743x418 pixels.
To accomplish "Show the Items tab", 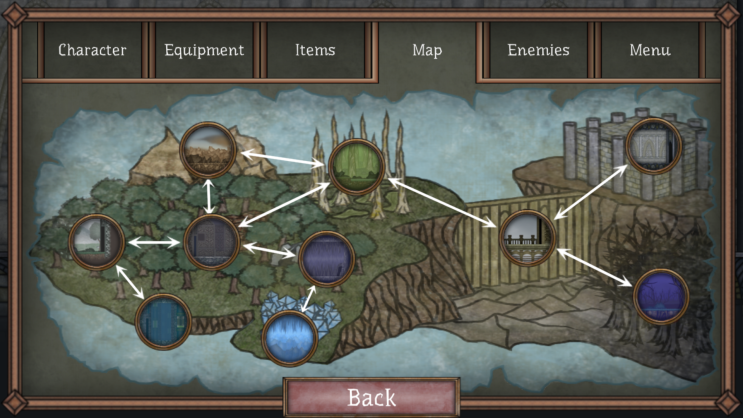I will (x=315, y=50).
